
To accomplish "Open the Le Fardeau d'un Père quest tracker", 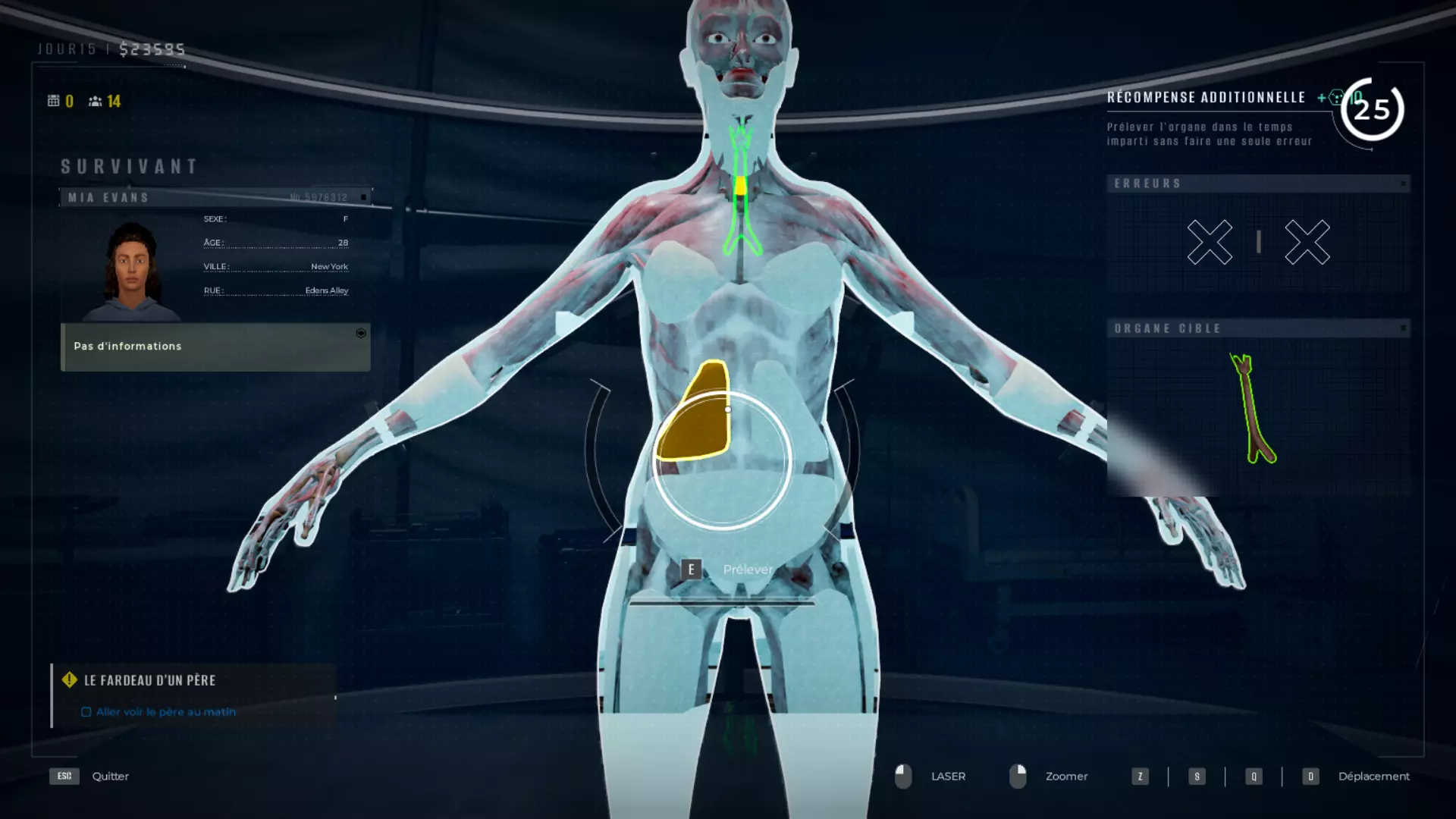I will click(x=150, y=680).
